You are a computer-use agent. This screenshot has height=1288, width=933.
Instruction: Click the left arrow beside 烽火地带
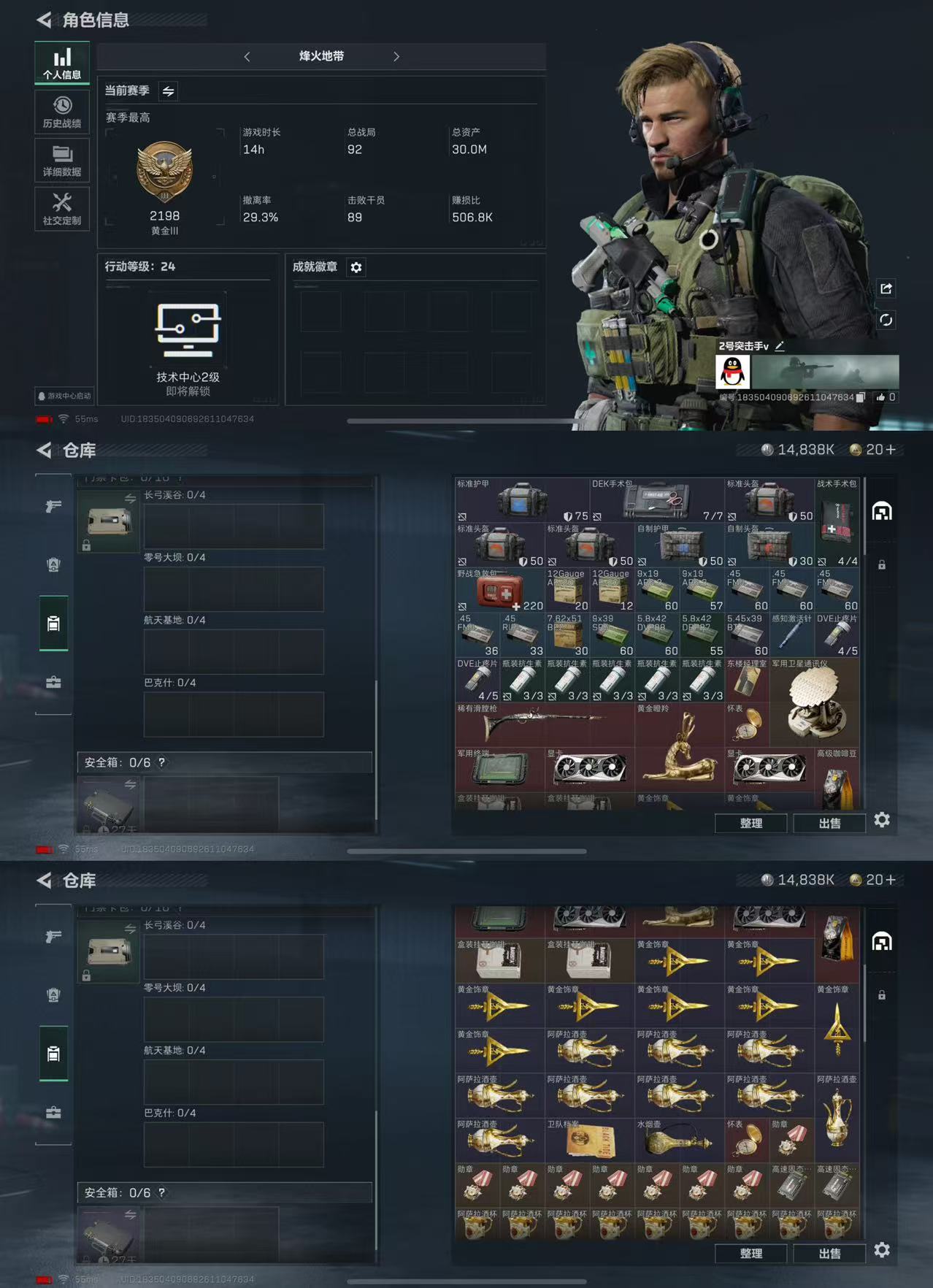click(x=247, y=56)
